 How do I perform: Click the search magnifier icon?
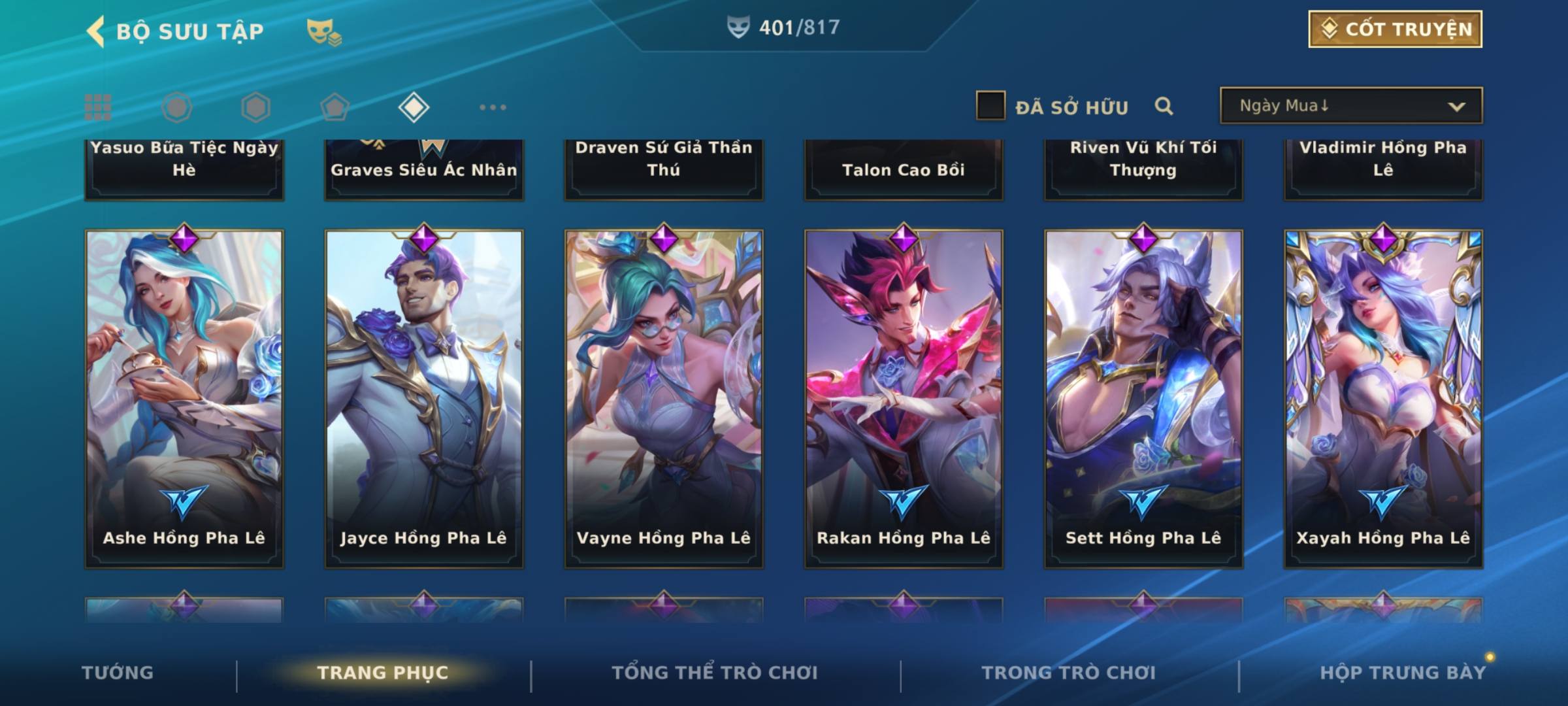coord(1164,106)
